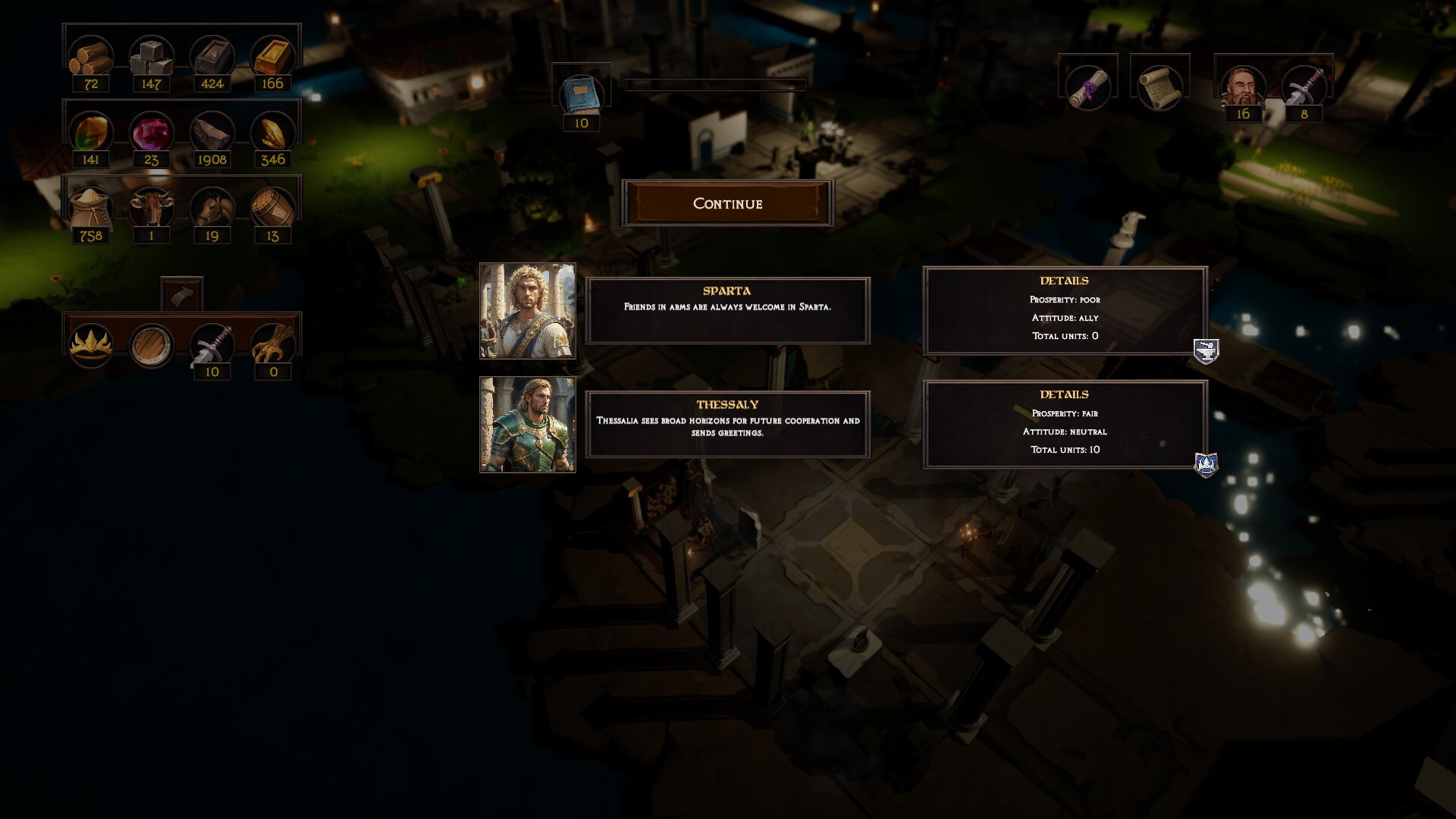Select the purple gem resource icon
This screenshot has height=819, width=1456.
tap(151, 134)
